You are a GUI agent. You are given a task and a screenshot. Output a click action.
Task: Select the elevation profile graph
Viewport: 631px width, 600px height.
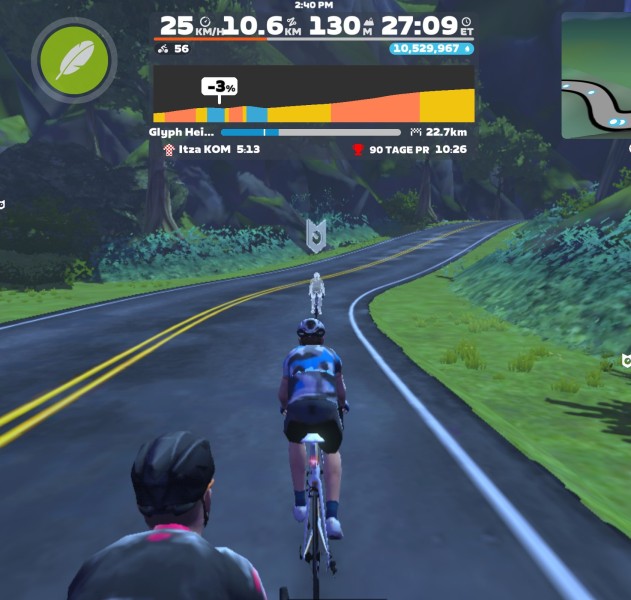(314, 96)
